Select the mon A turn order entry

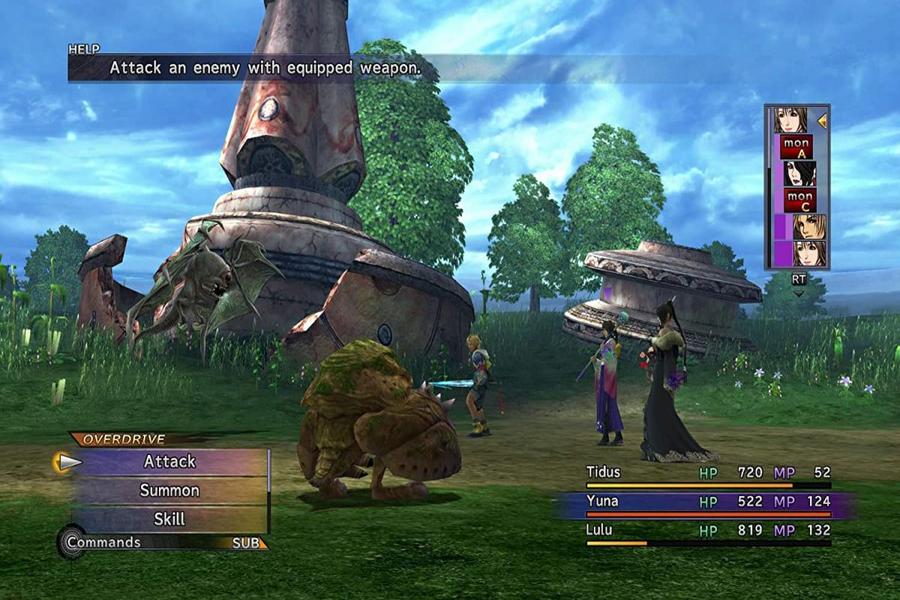(797, 147)
